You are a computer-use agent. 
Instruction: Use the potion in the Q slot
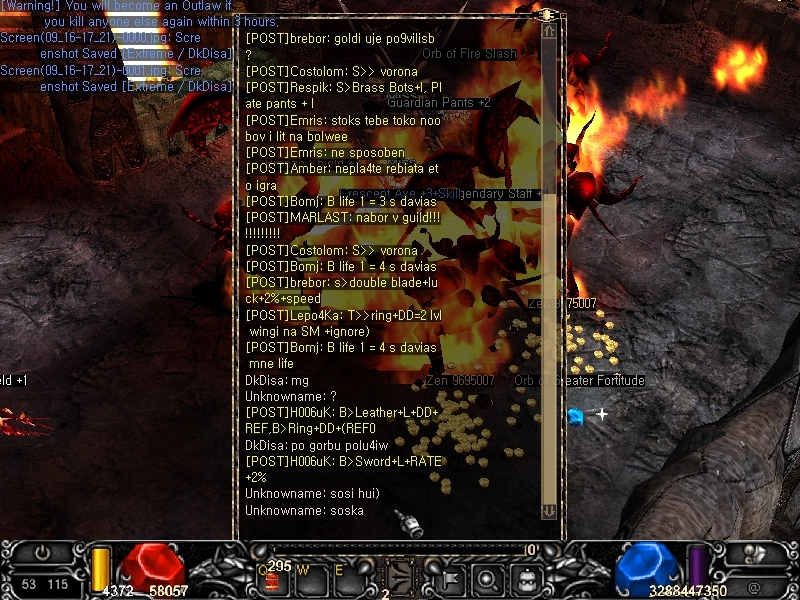[271, 579]
